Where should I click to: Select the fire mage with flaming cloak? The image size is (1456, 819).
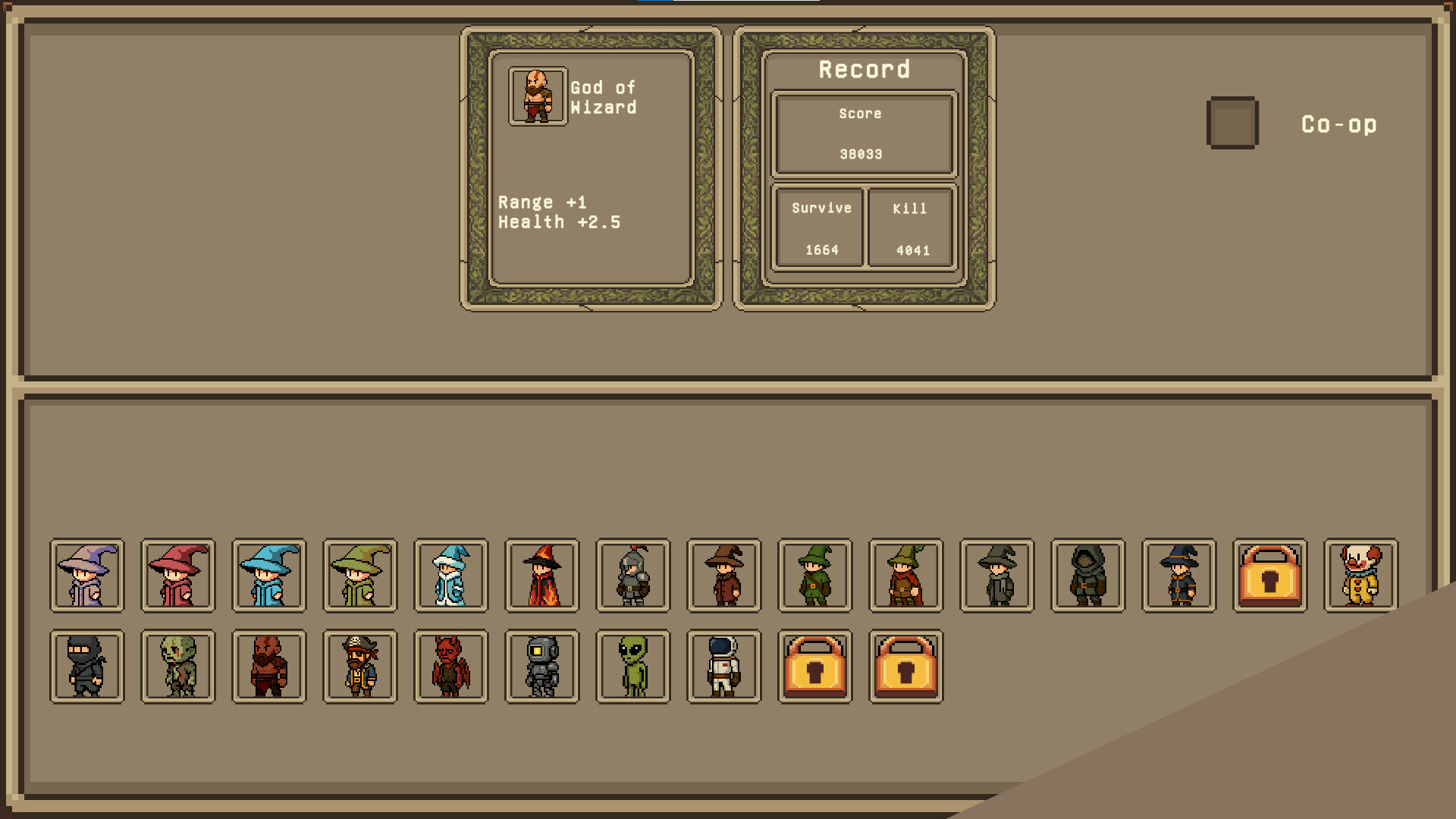point(541,575)
